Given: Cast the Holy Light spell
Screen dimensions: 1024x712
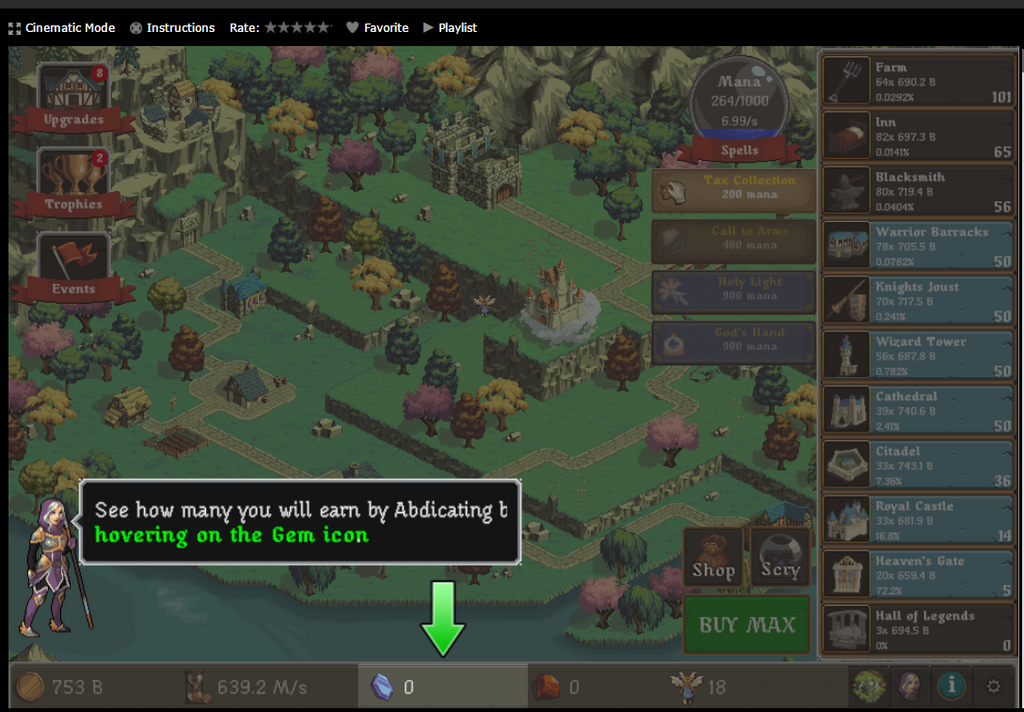Looking at the screenshot, I should click(x=734, y=290).
